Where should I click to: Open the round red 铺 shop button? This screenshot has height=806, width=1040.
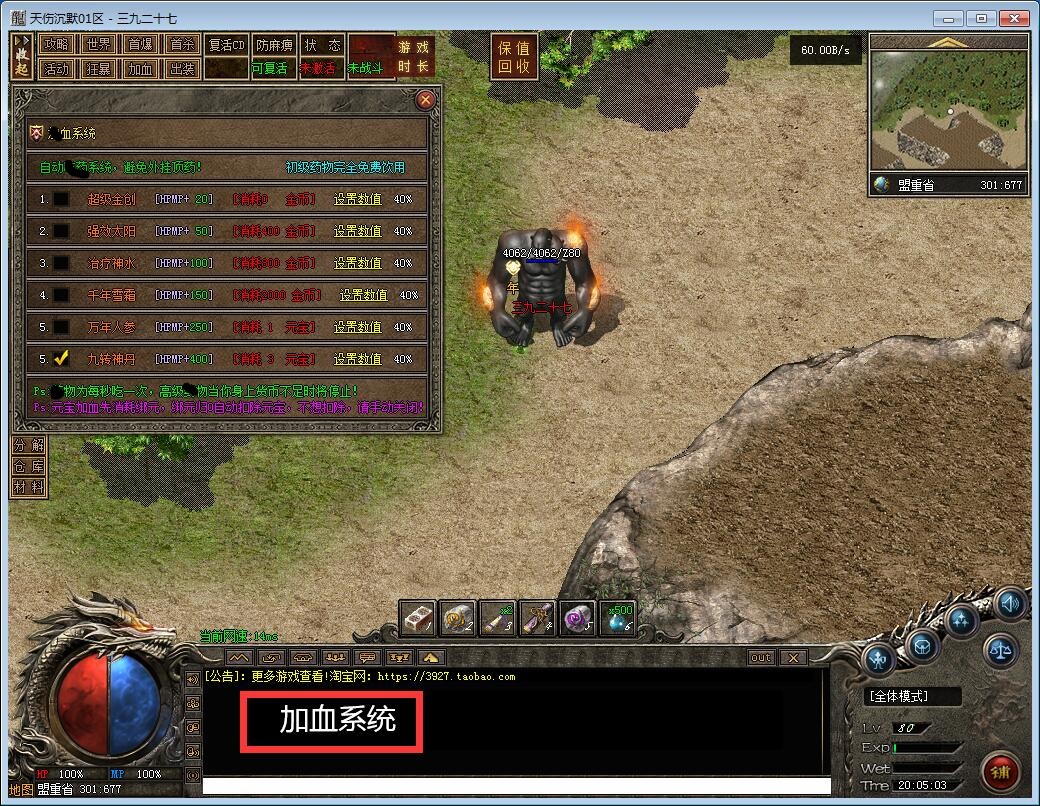coord(1000,772)
